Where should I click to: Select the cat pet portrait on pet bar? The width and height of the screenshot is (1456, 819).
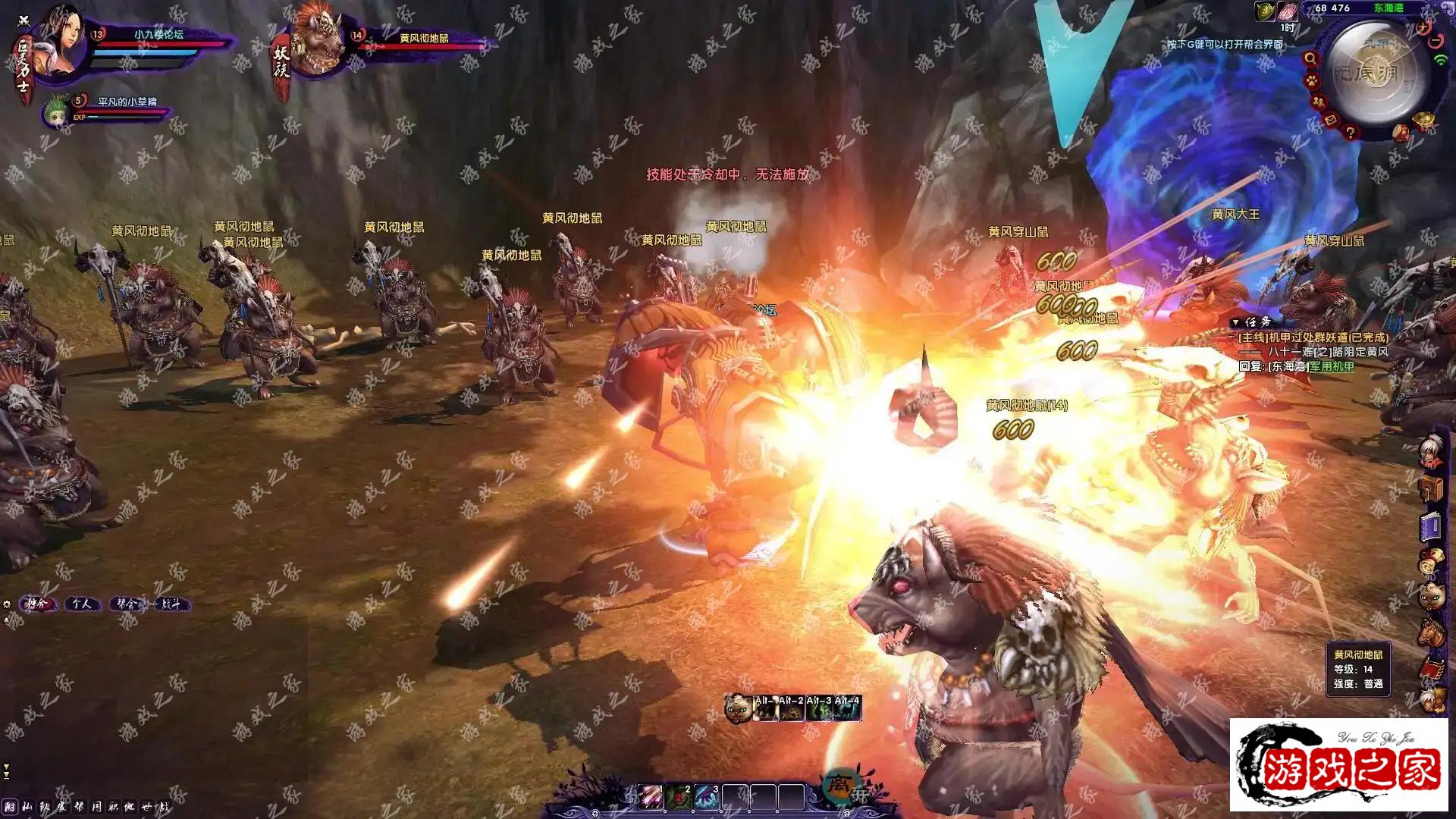[737, 709]
